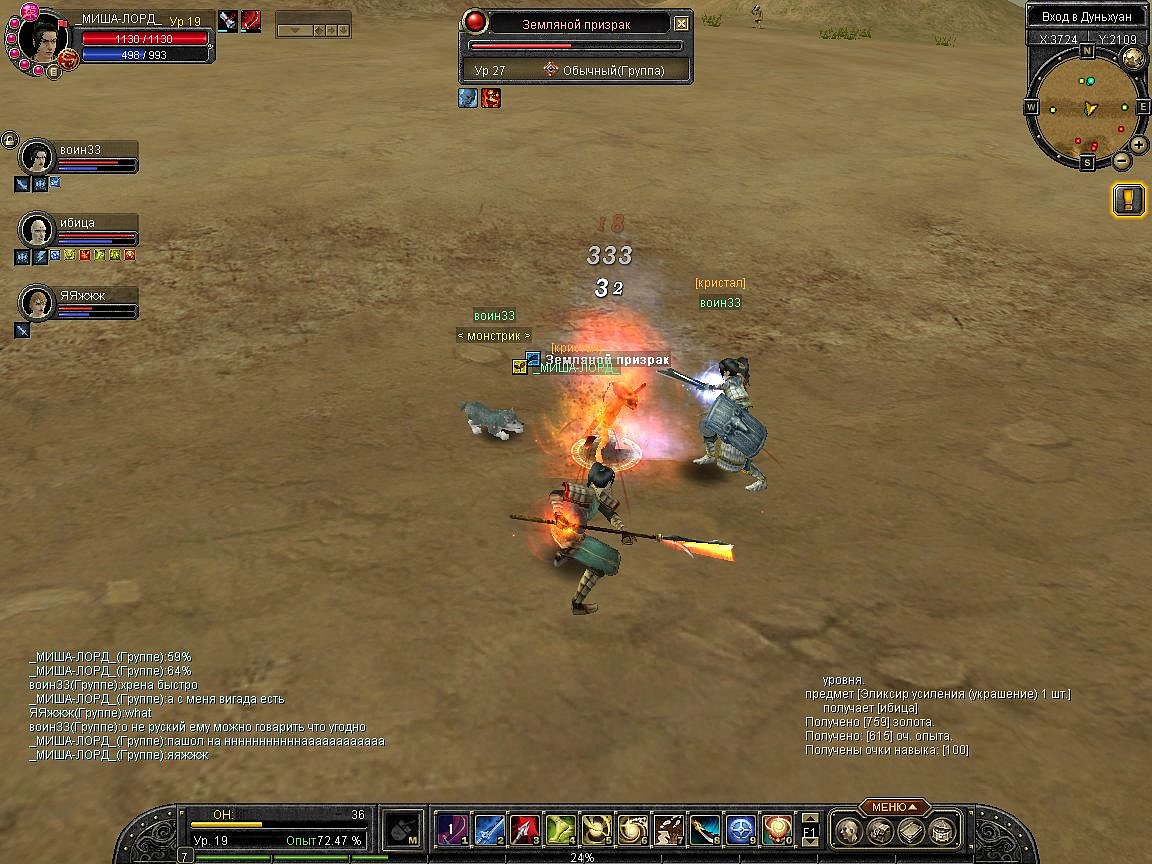
Task: Select party member ЯЯжжж portrait
Action: (37, 302)
